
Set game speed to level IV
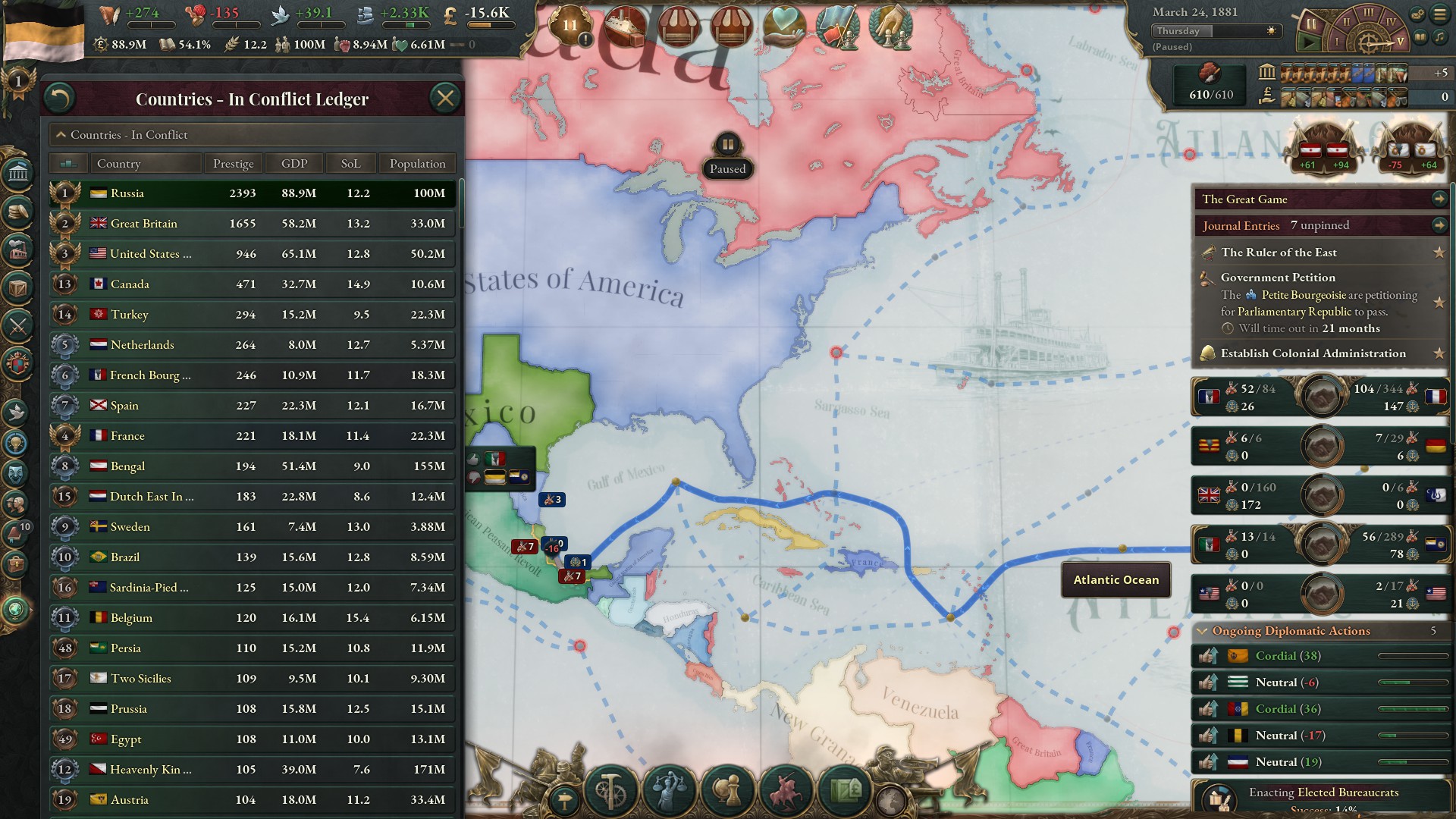[x=1391, y=20]
